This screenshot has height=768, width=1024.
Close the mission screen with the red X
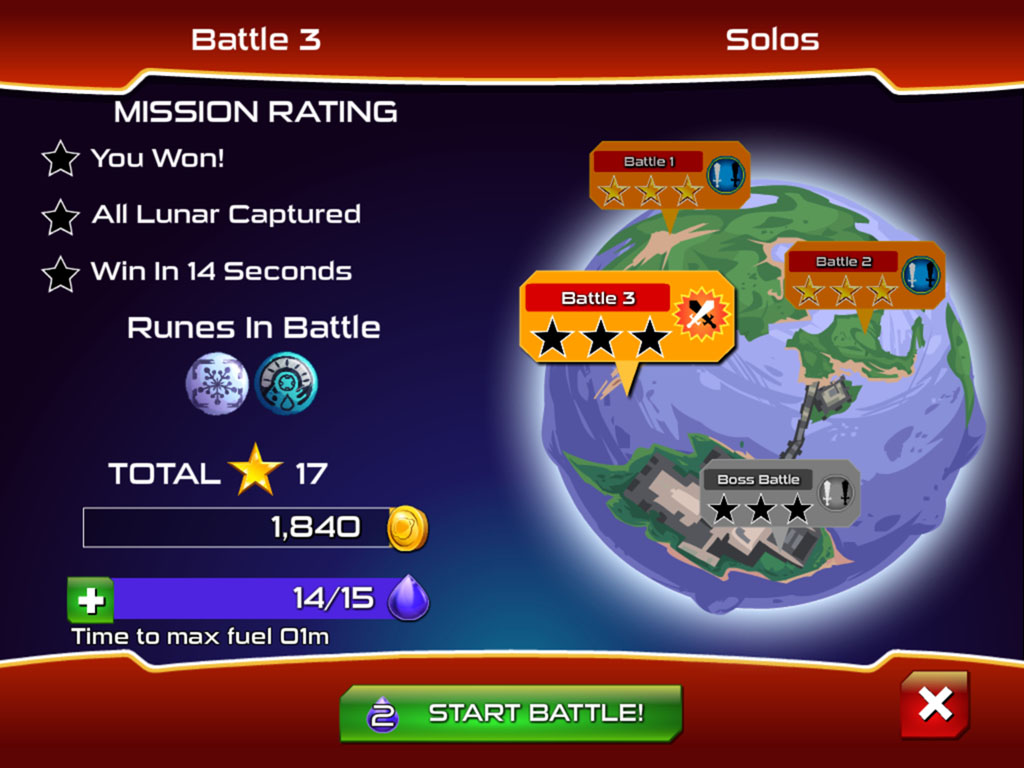click(x=935, y=705)
